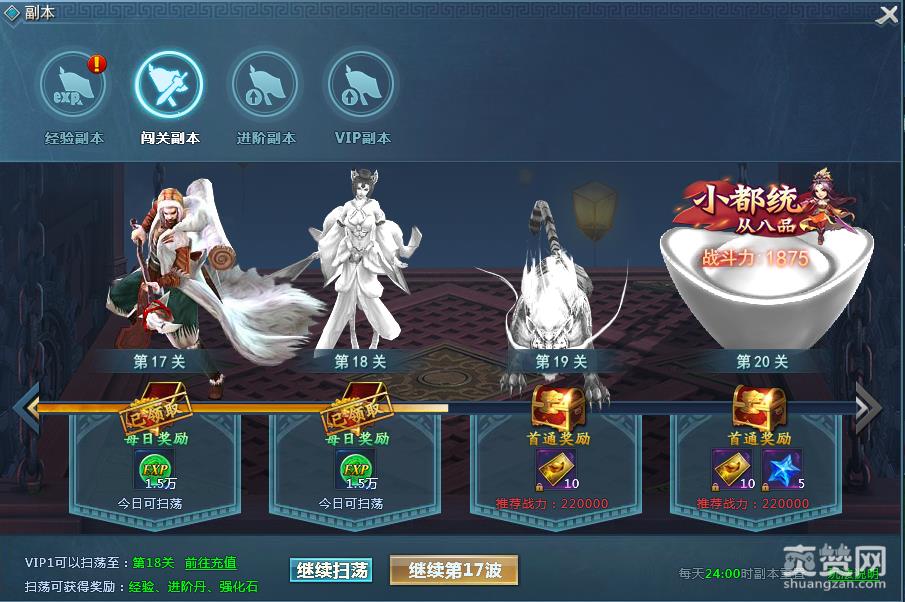Close the 副本 dungeon window
The image size is (905, 602).
887,15
